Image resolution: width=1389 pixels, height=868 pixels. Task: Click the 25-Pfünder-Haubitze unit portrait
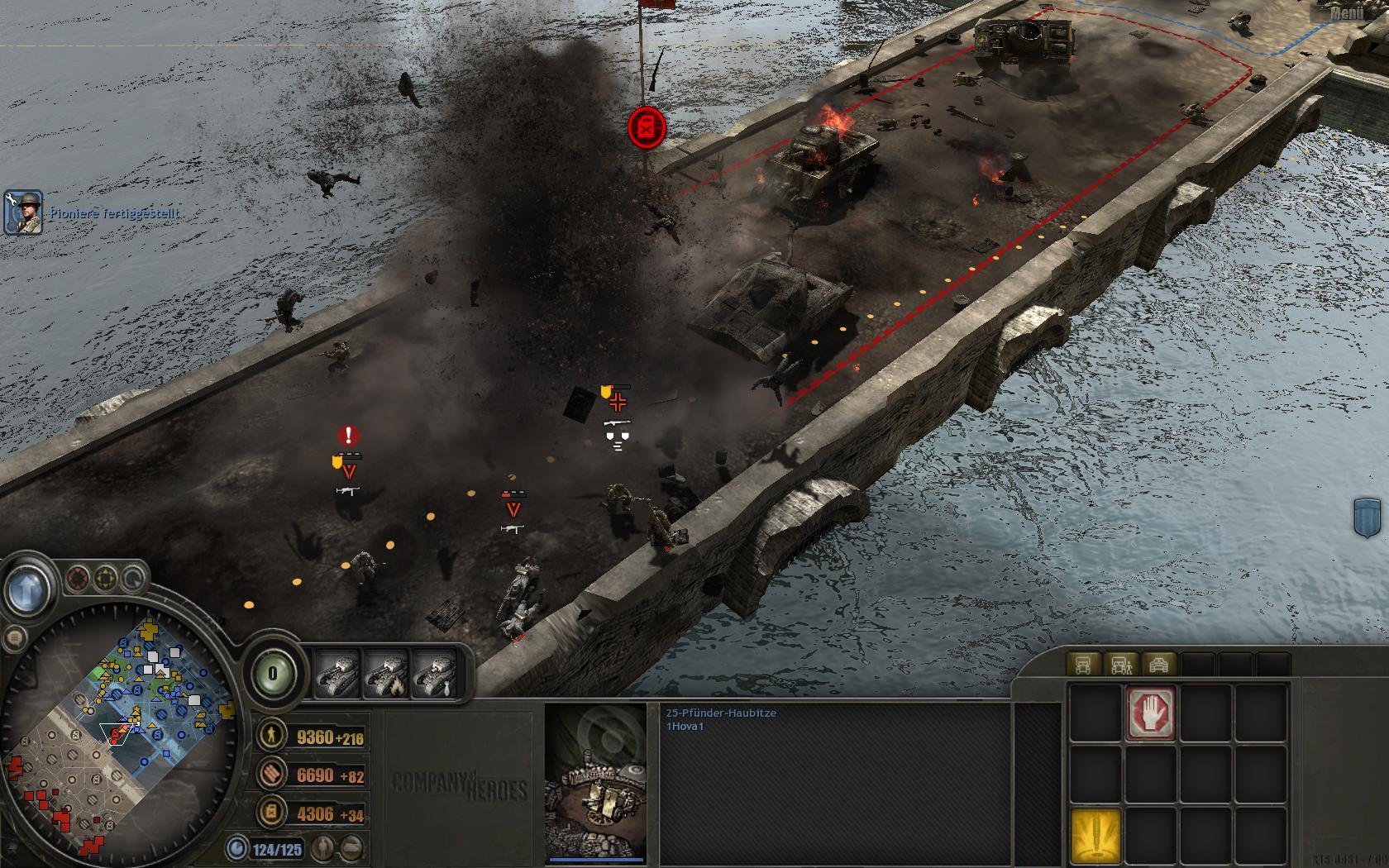(595, 781)
